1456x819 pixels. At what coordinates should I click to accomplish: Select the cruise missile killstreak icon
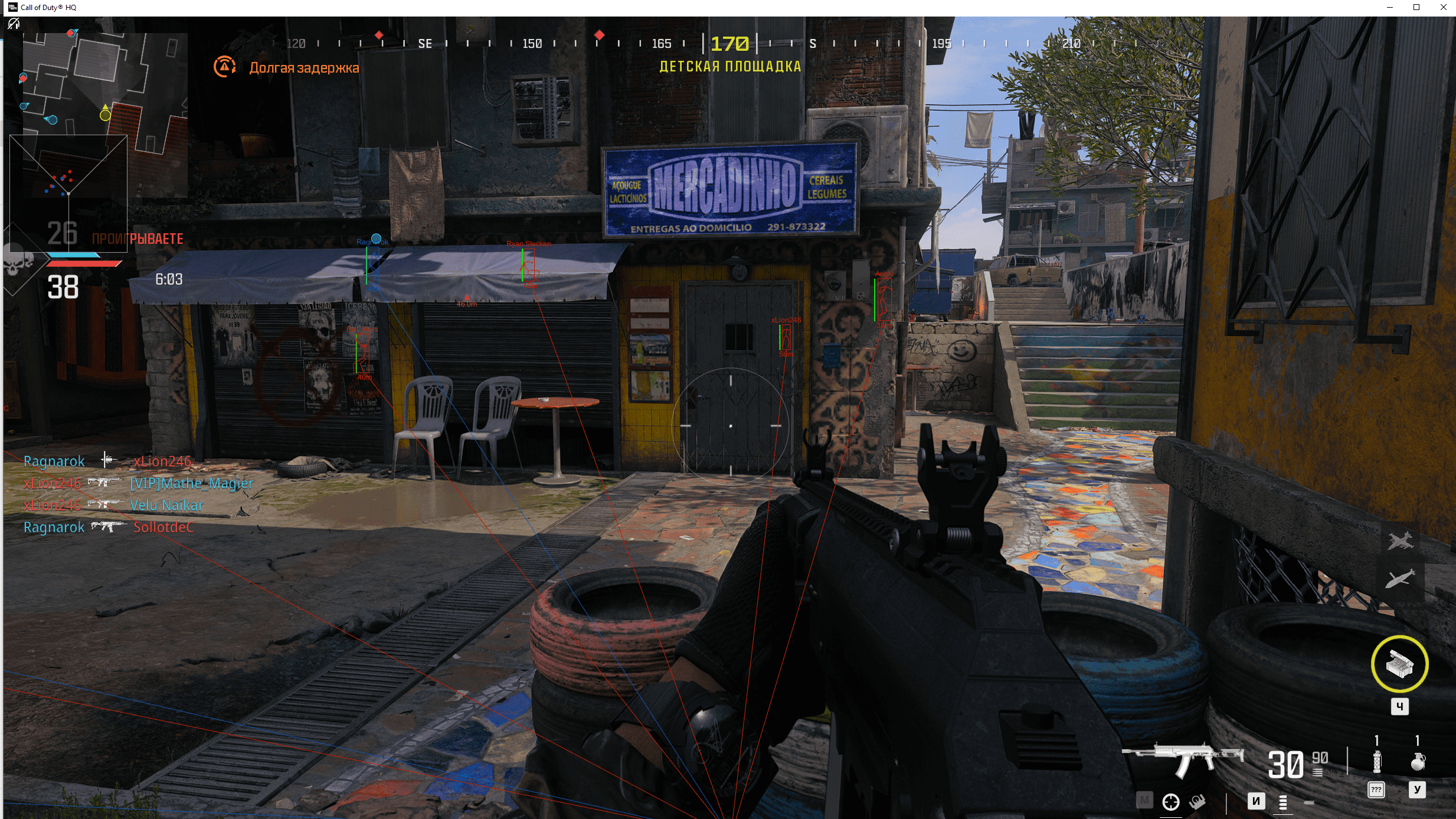pos(1401,579)
